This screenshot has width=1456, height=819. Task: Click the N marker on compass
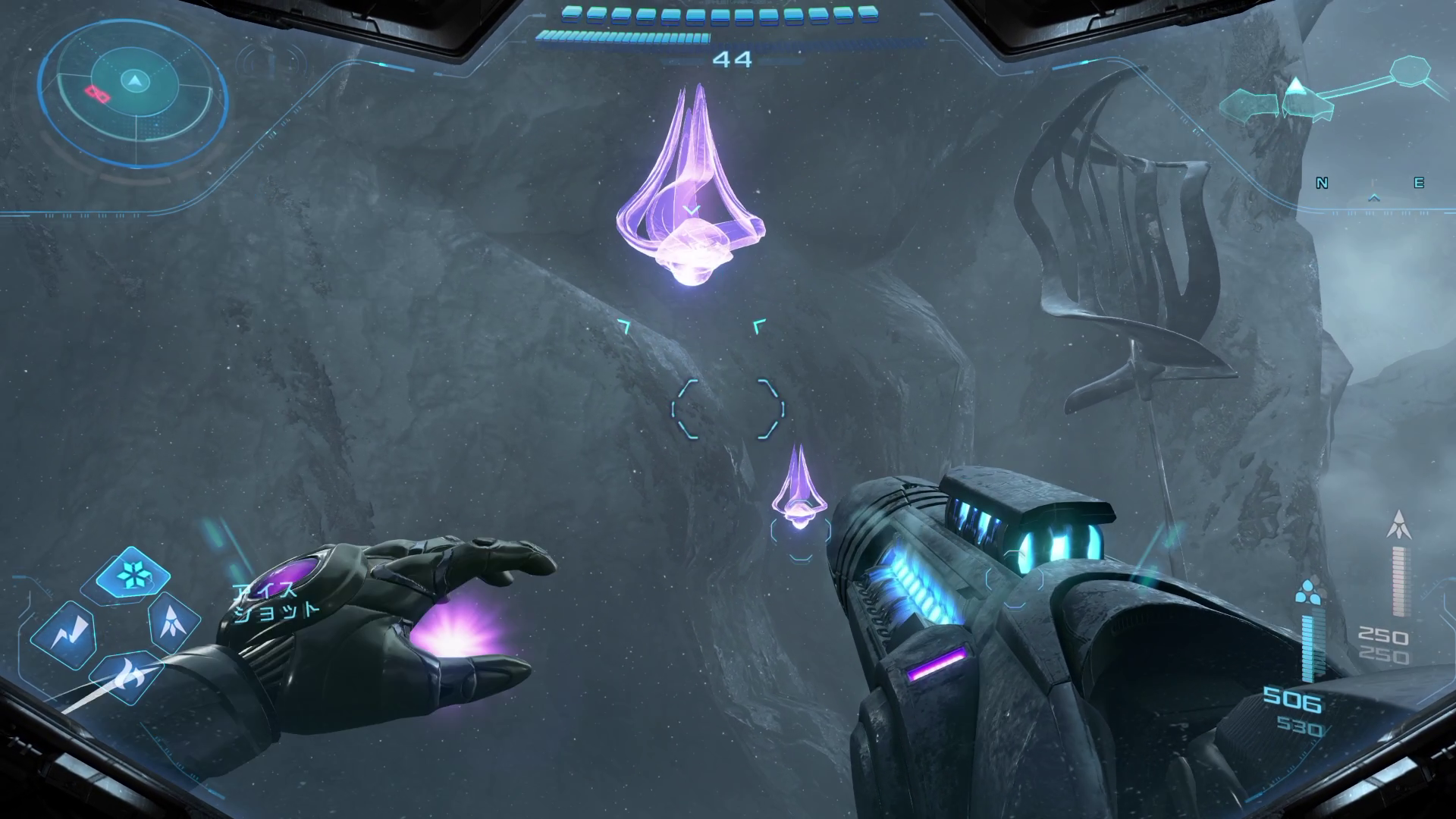[x=1322, y=183]
